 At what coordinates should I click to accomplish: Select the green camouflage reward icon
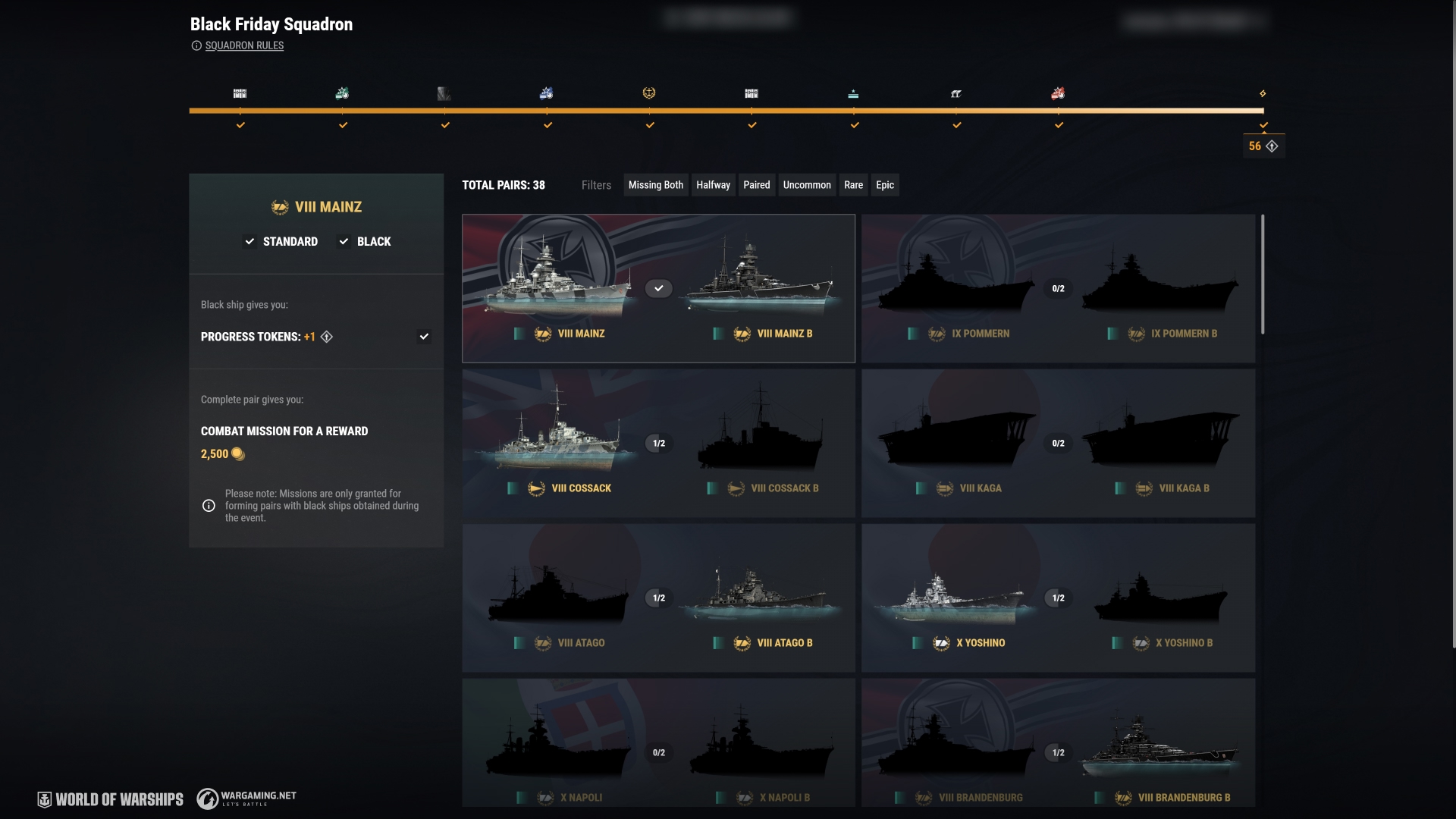click(x=343, y=93)
